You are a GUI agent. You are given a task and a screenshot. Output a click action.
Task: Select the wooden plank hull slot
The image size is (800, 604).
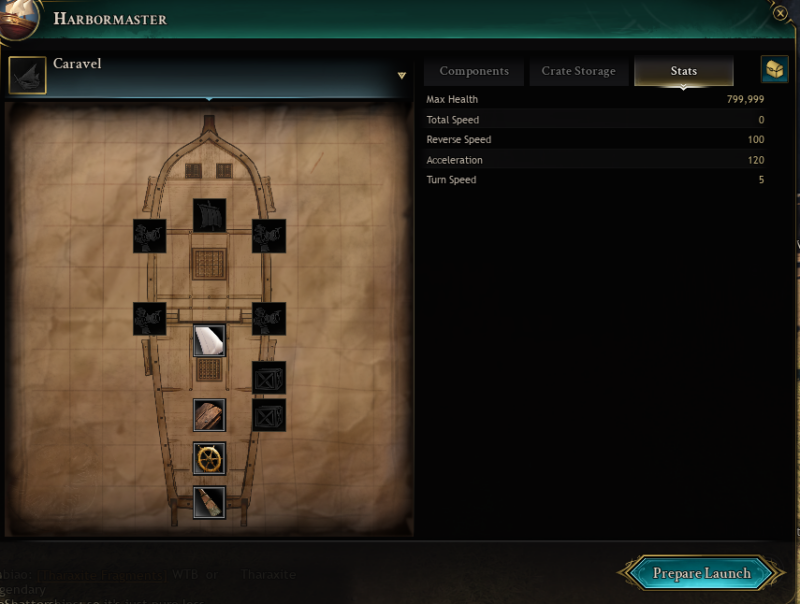(x=209, y=415)
